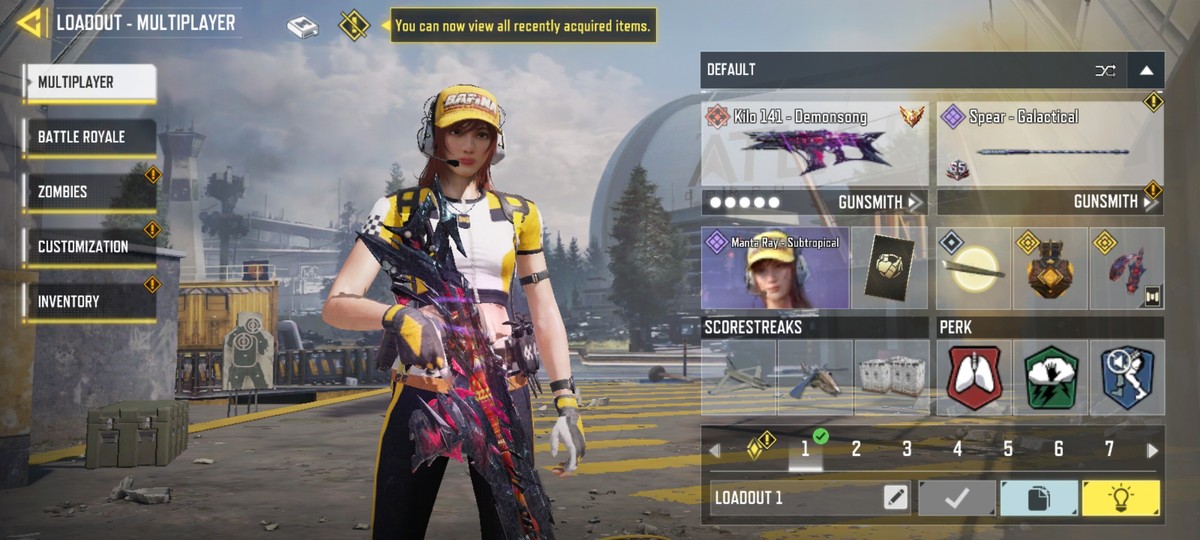This screenshot has height=540, width=1200.
Task: Select the Manta Ray - Subtropical operator
Action: 774,268
